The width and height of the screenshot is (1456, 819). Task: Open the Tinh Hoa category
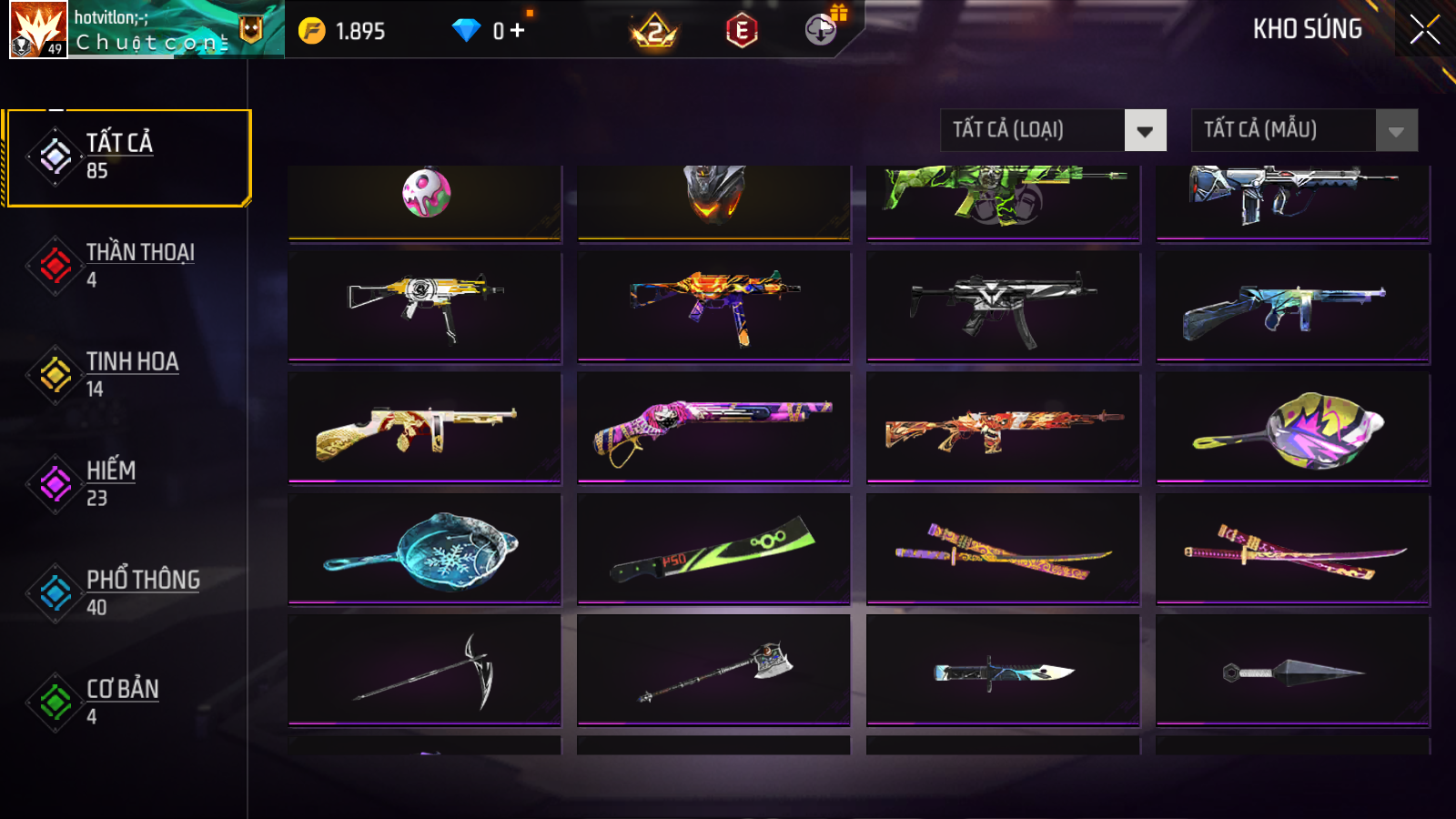coord(127,374)
